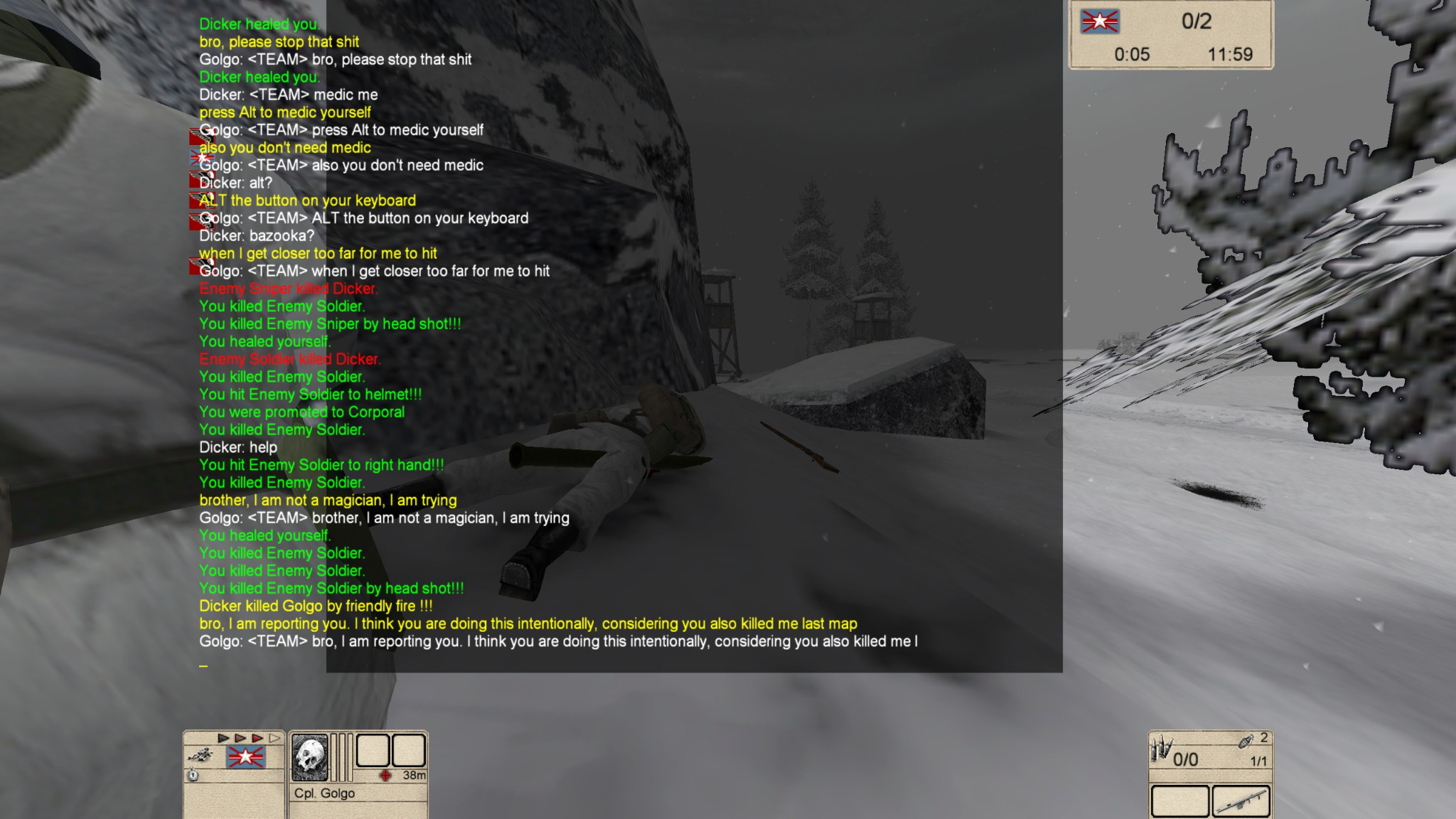Click the prone soldier stance icon

pyautogui.click(x=201, y=755)
